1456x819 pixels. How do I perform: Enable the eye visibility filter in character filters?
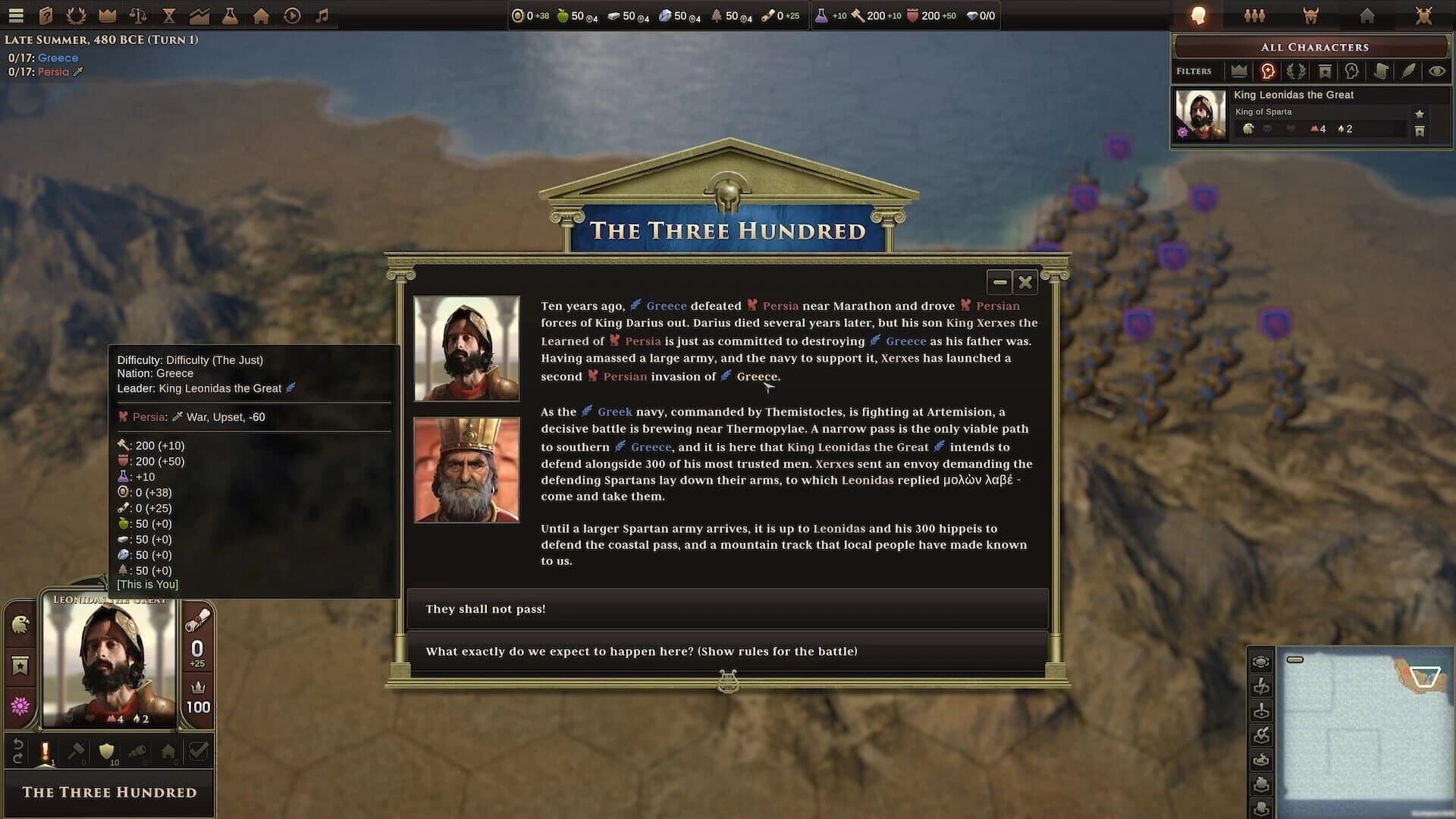click(1437, 71)
